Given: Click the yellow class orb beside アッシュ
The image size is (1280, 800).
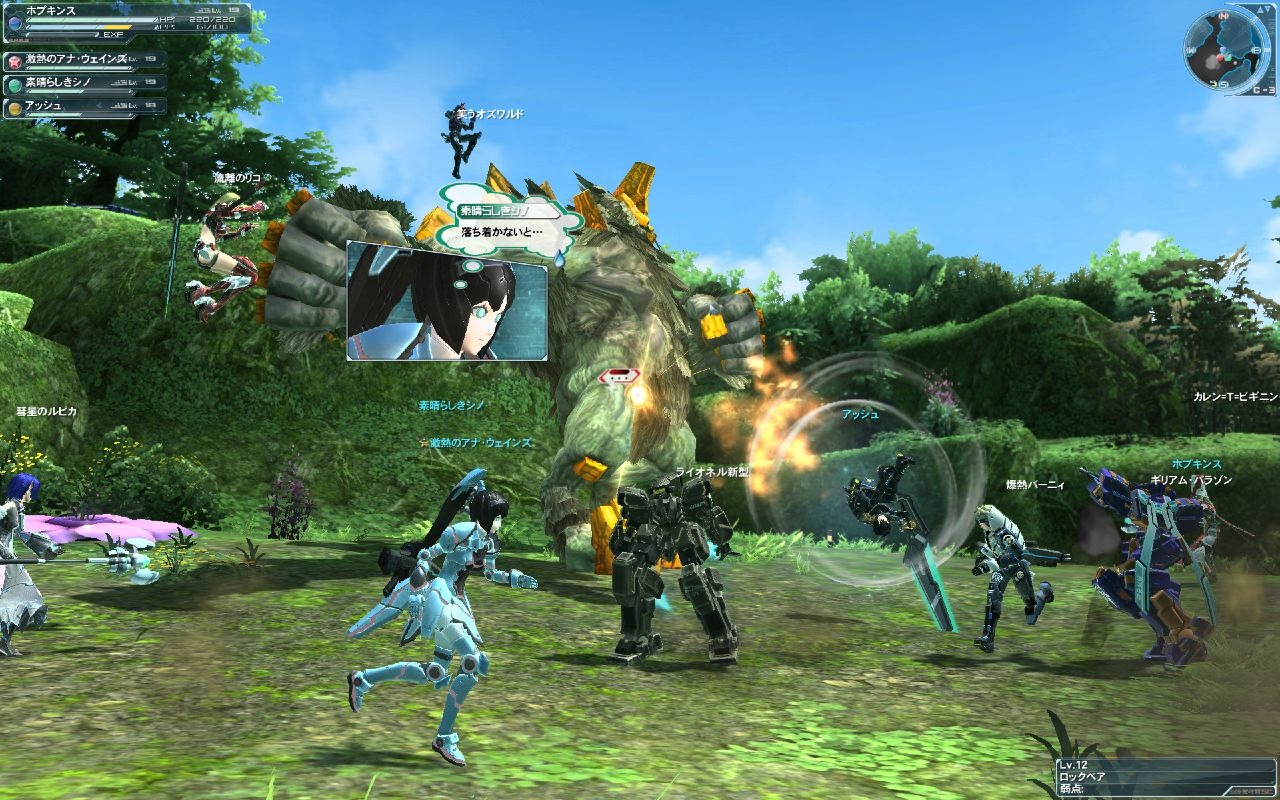Looking at the screenshot, I should [13, 106].
